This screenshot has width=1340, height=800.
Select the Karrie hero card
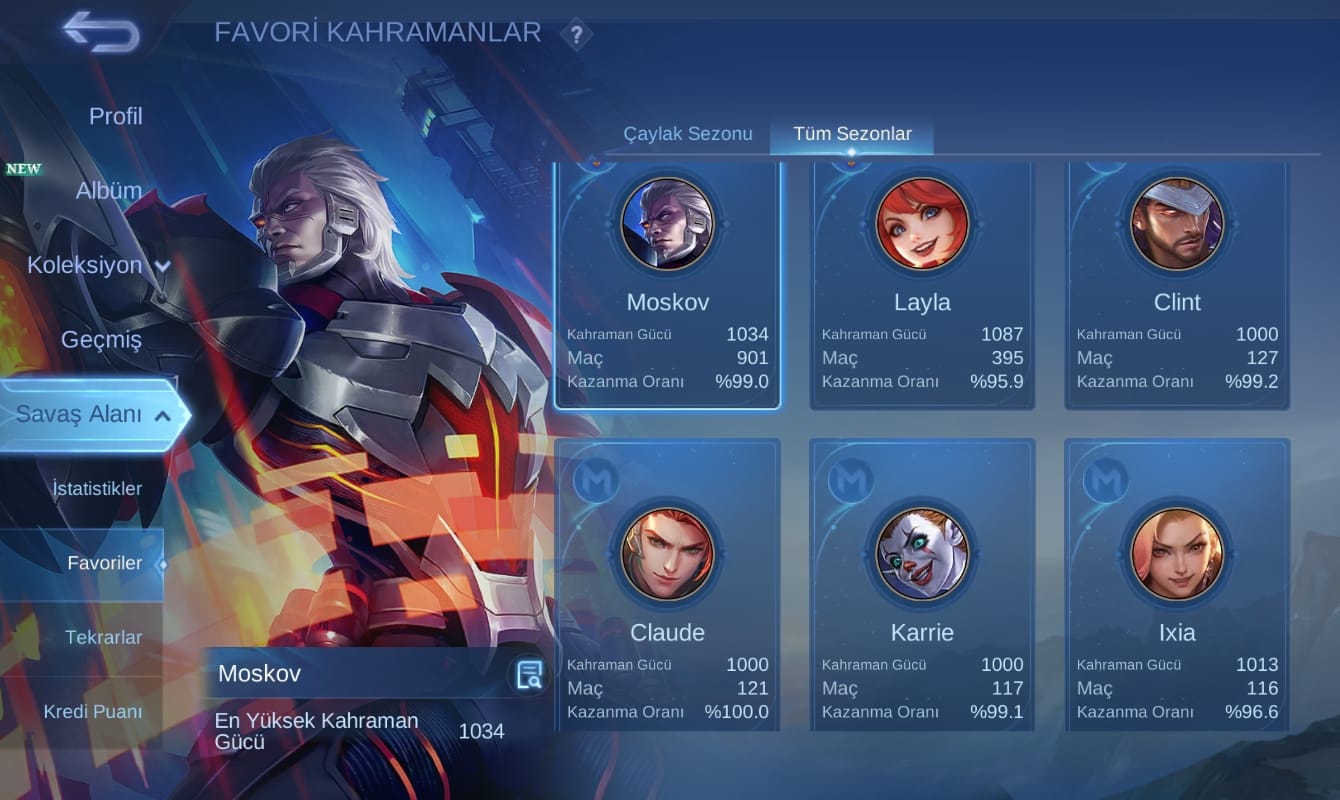(922, 585)
